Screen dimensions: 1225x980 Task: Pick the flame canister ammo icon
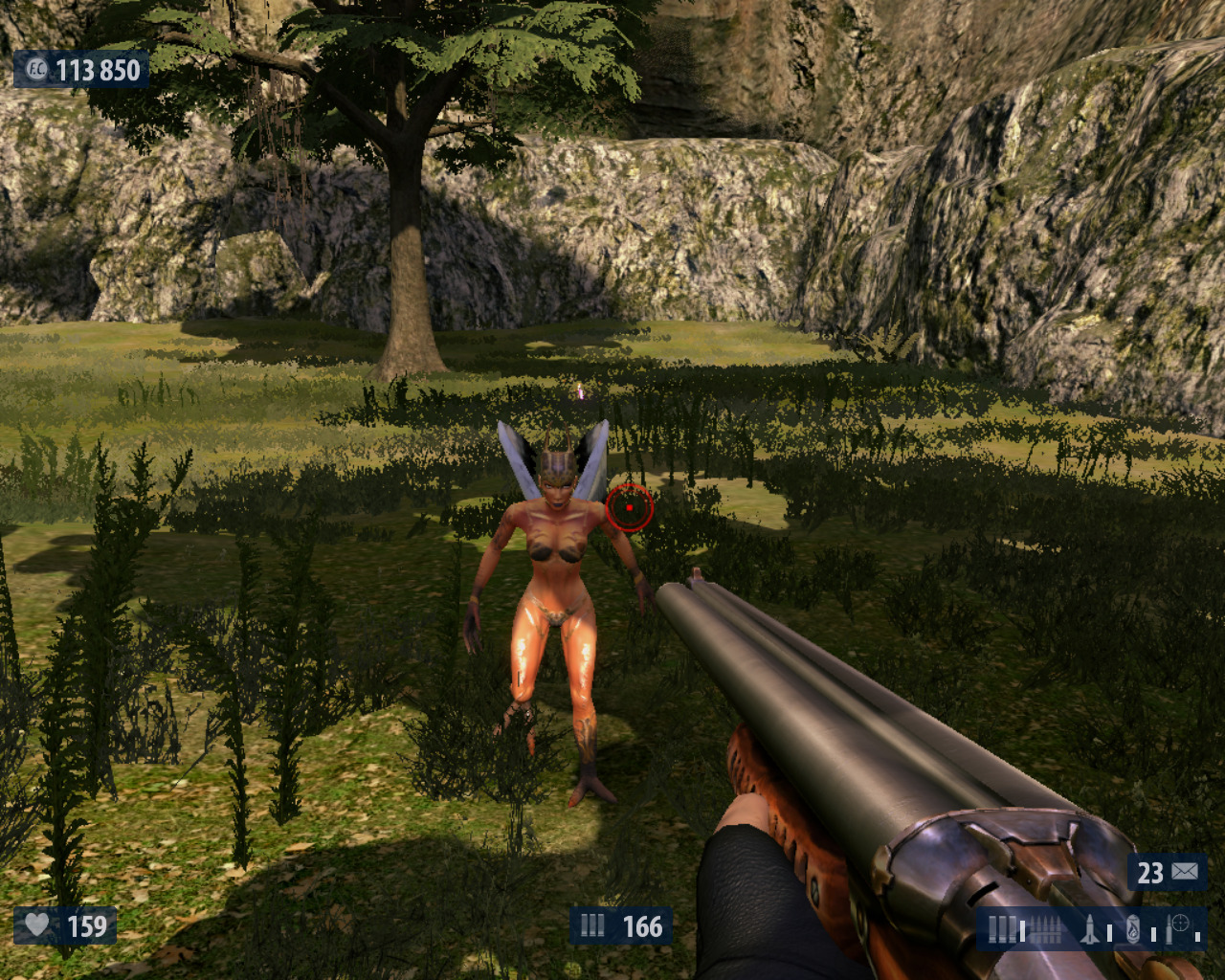[x=1133, y=928]
